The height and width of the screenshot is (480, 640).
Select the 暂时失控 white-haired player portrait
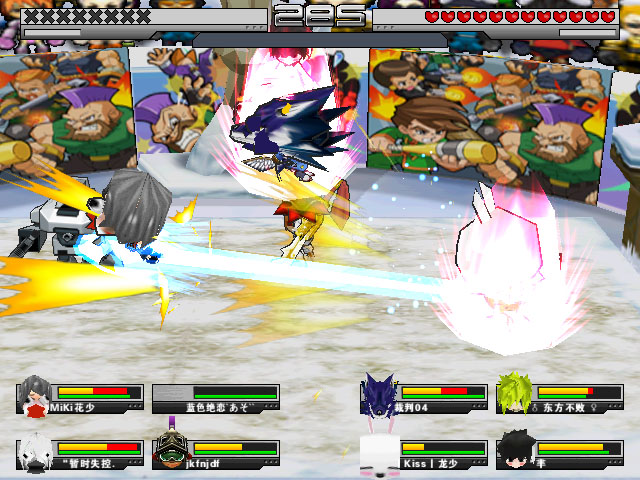36,451
